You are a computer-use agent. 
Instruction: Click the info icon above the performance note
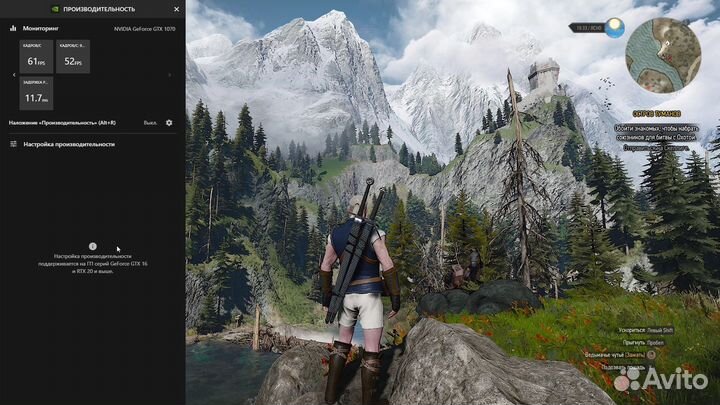pyautogui.click(x=92, y=245)
